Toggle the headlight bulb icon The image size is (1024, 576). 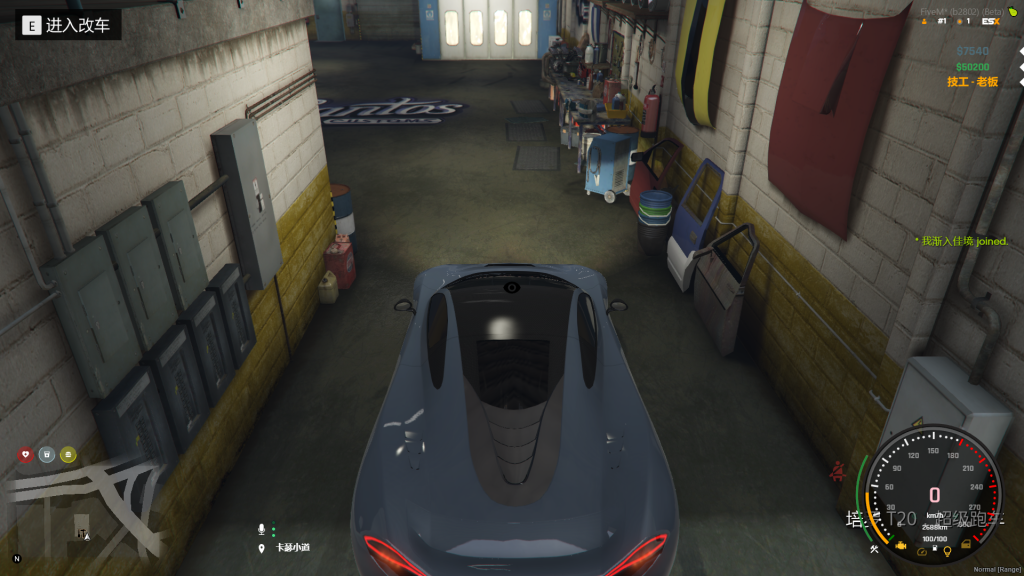[946, 550]
